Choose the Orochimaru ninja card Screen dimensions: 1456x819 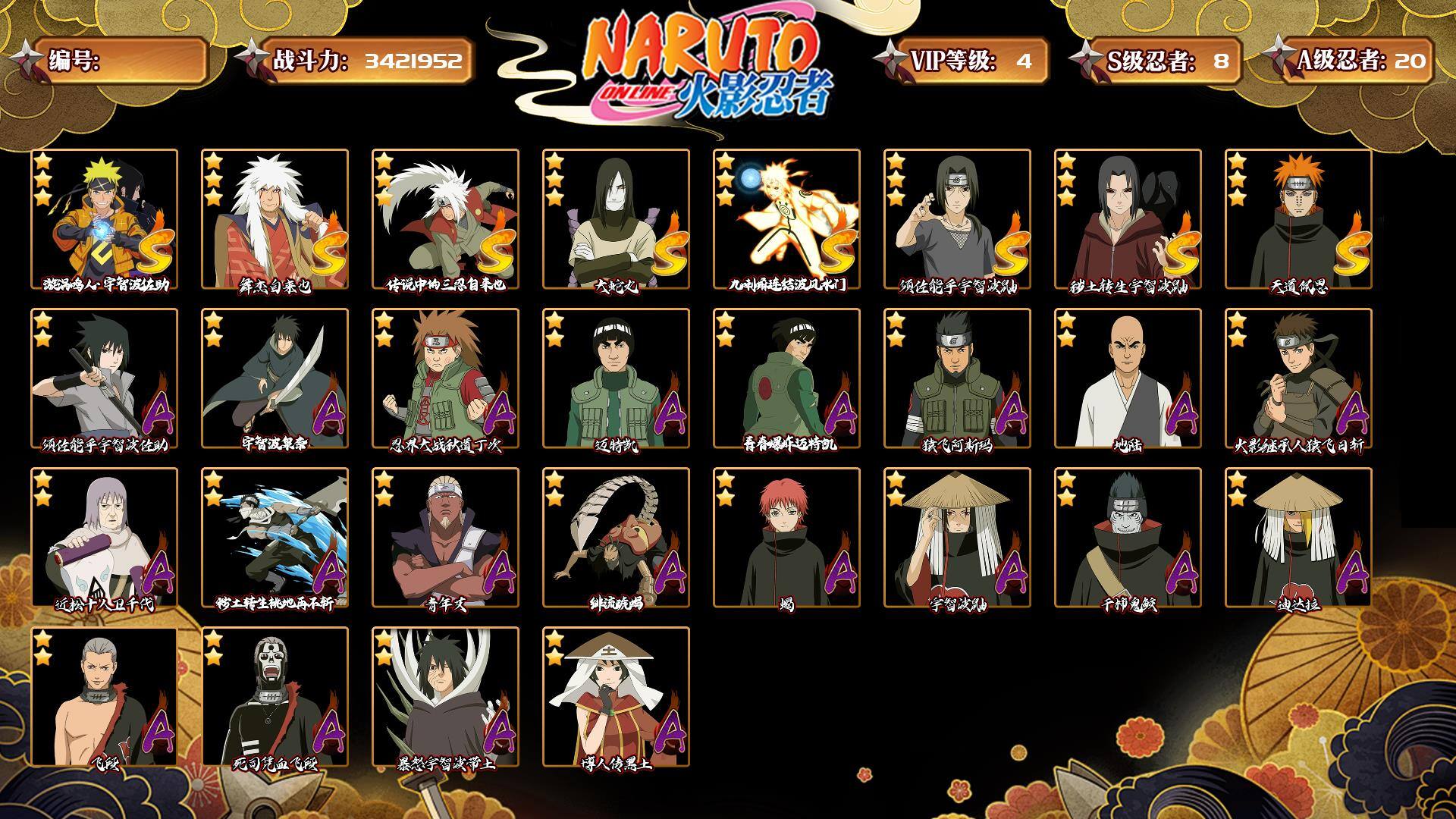pos(616,219)
